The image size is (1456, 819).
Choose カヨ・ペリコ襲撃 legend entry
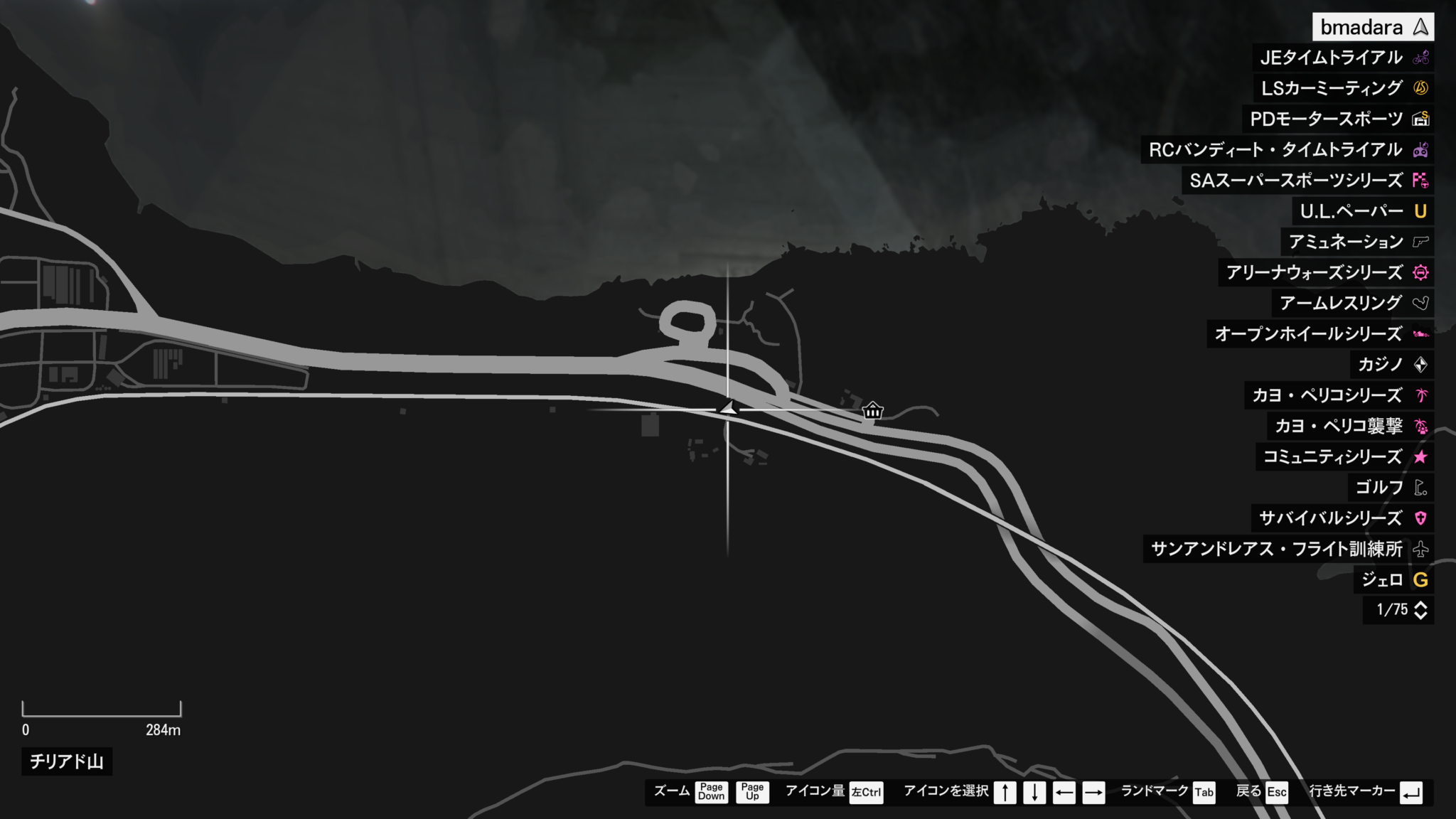pyautogui.click(x=1350, y=426)
